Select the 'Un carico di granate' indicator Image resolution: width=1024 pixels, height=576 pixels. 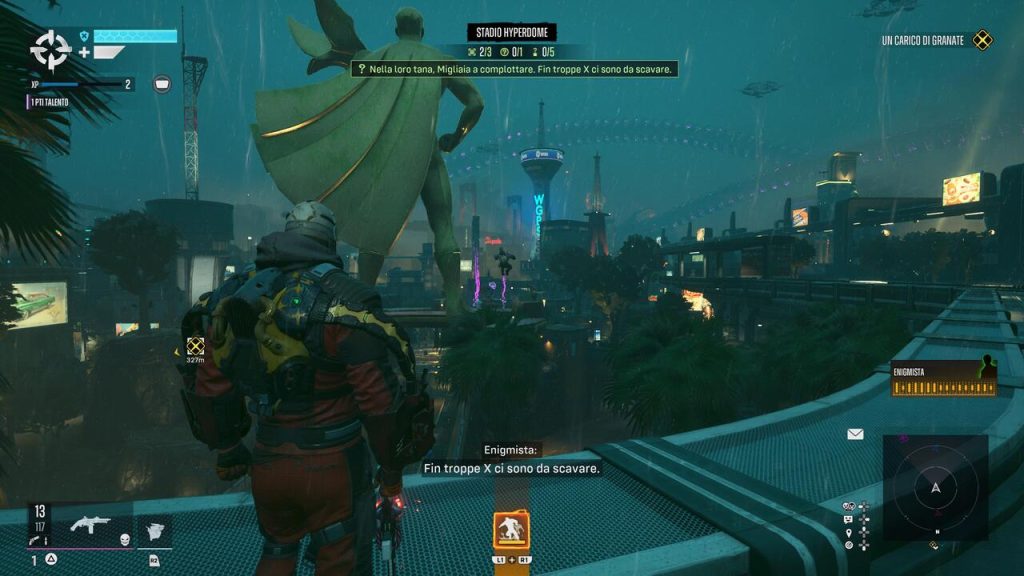click(x=937, y=41)
